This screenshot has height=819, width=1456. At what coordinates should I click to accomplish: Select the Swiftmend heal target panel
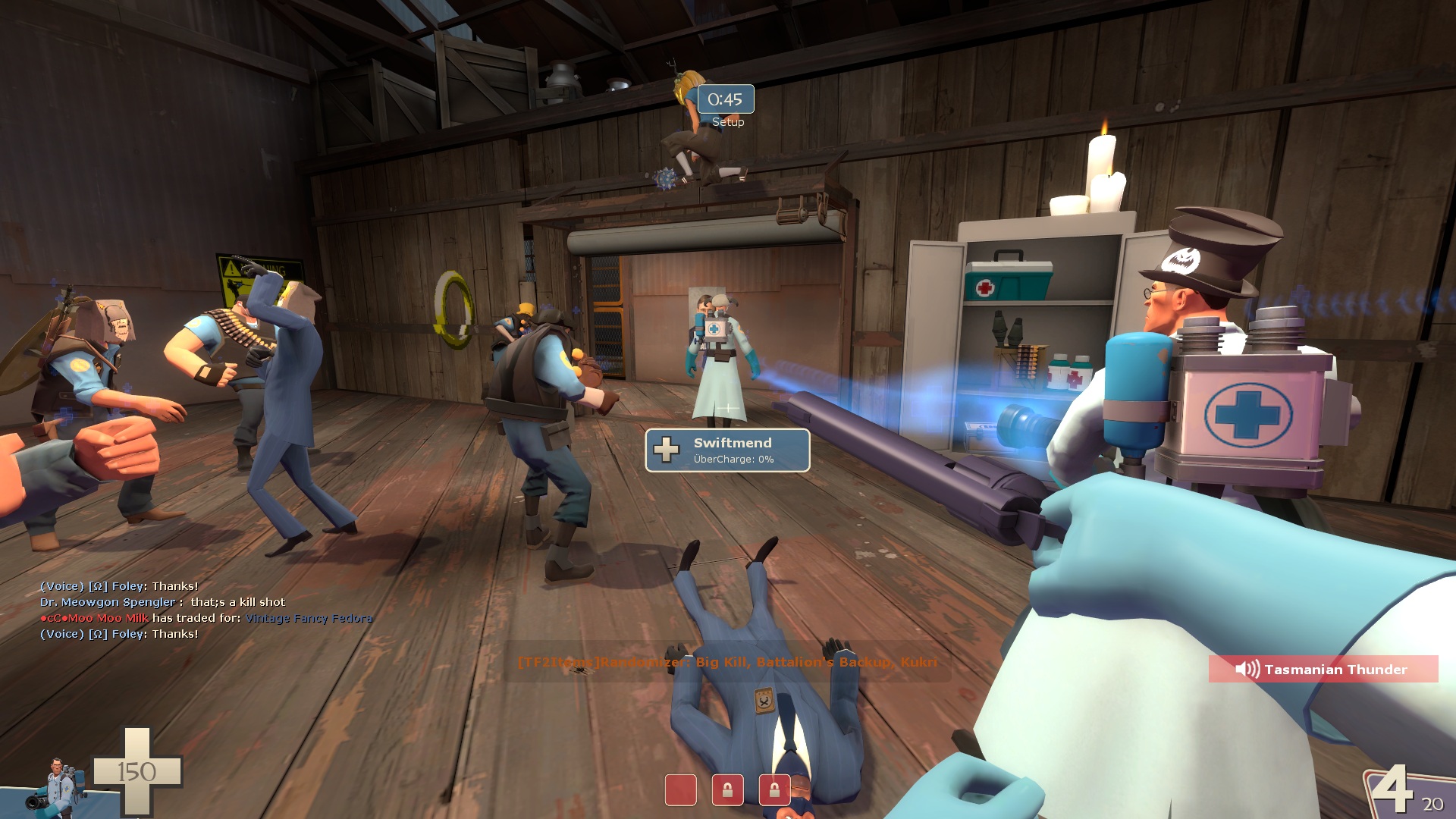click(x=727, y=450)
